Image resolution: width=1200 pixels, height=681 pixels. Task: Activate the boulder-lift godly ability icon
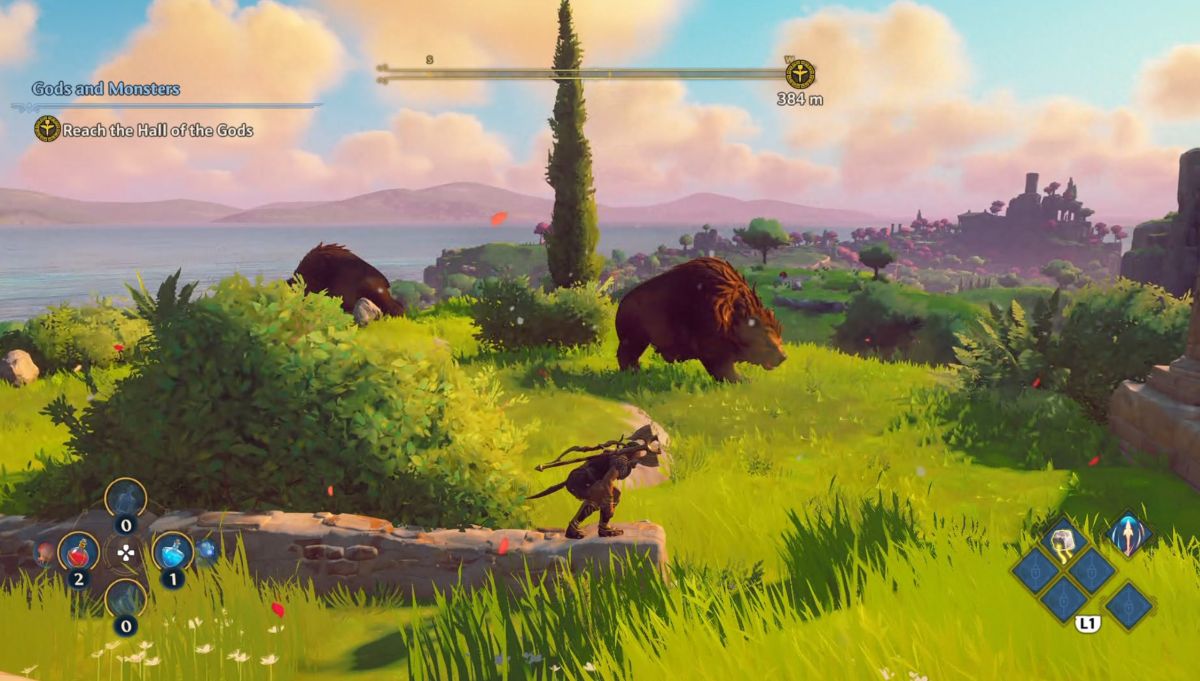tap(1062, 541)
